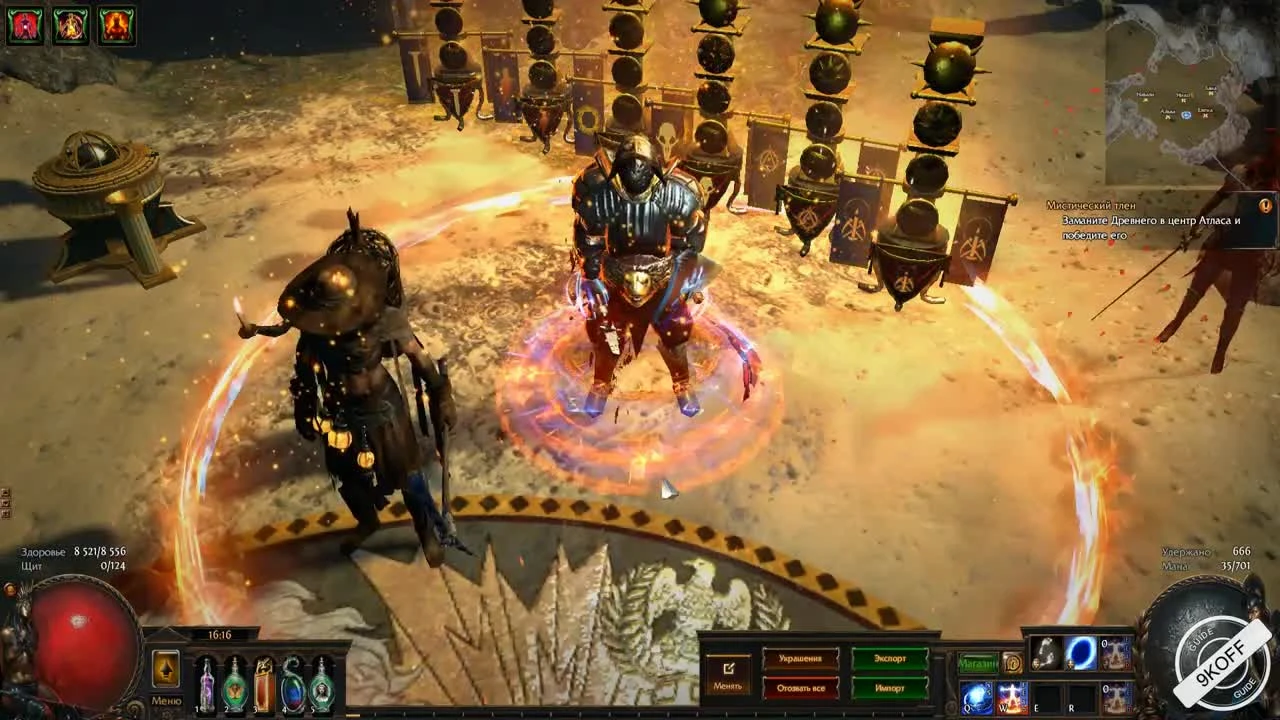Click the red buff icon at top-left
The width and height of the screenshot is (1280, 720).
[x=24, y=26]
